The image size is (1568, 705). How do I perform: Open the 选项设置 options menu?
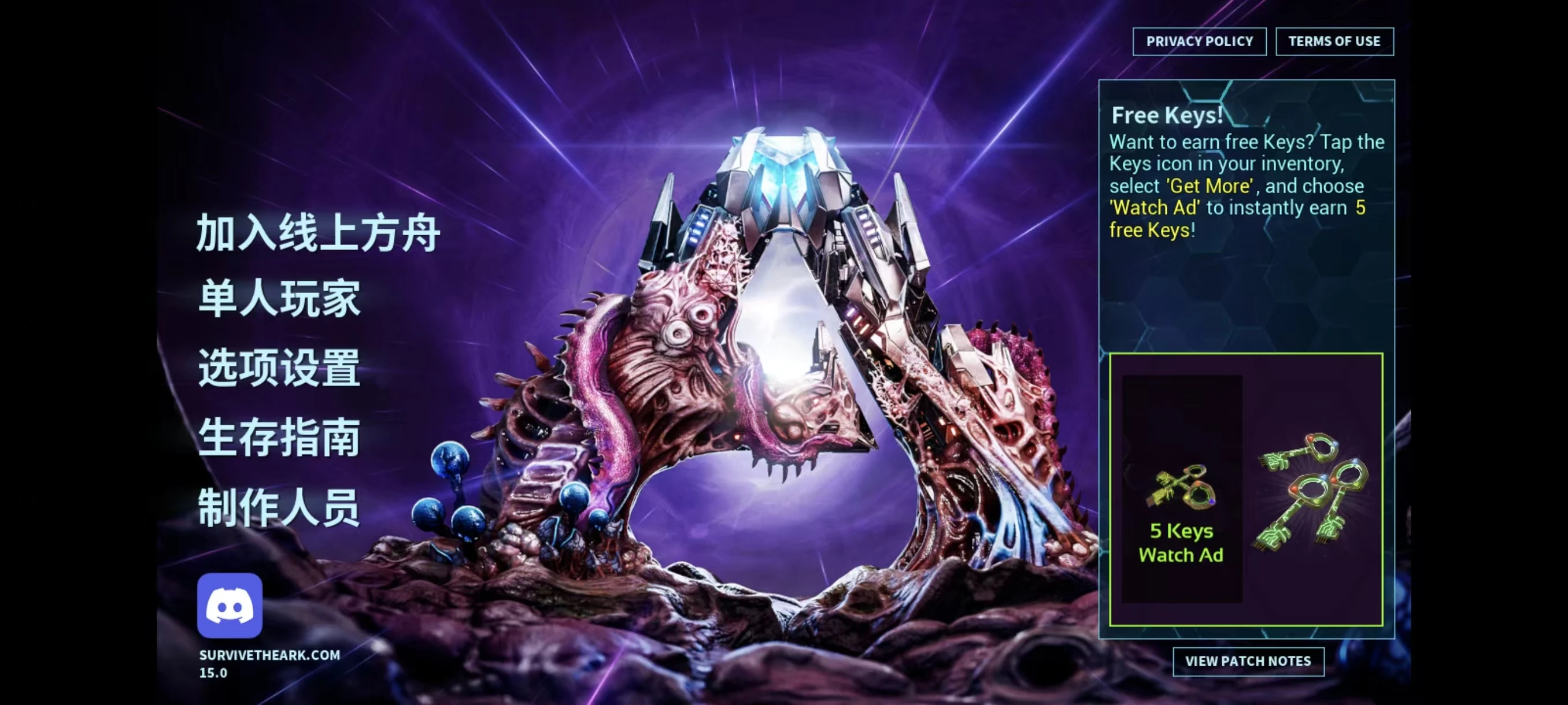pos(279,368)
